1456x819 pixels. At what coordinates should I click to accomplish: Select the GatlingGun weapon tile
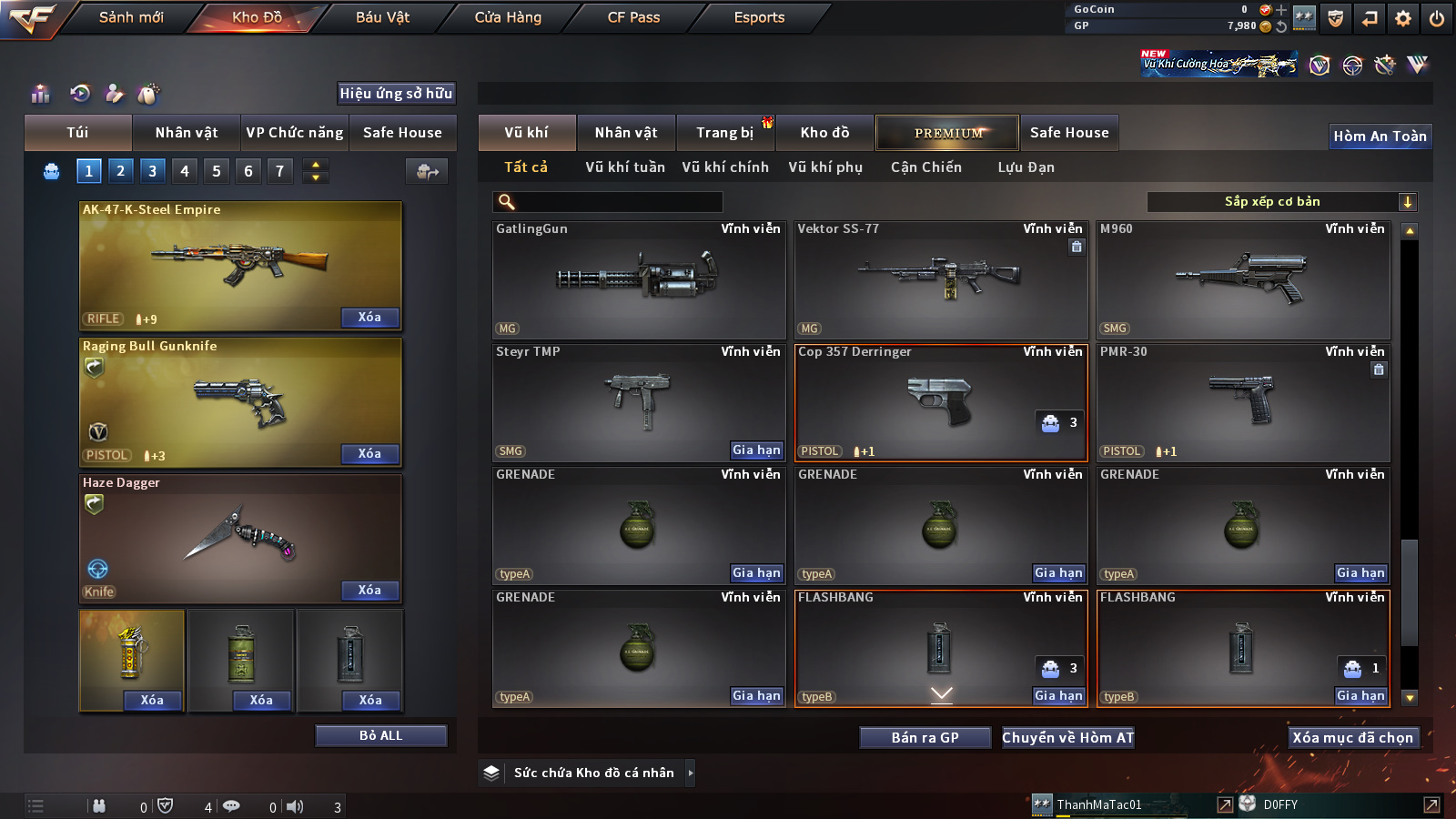[x=638, y=280]
